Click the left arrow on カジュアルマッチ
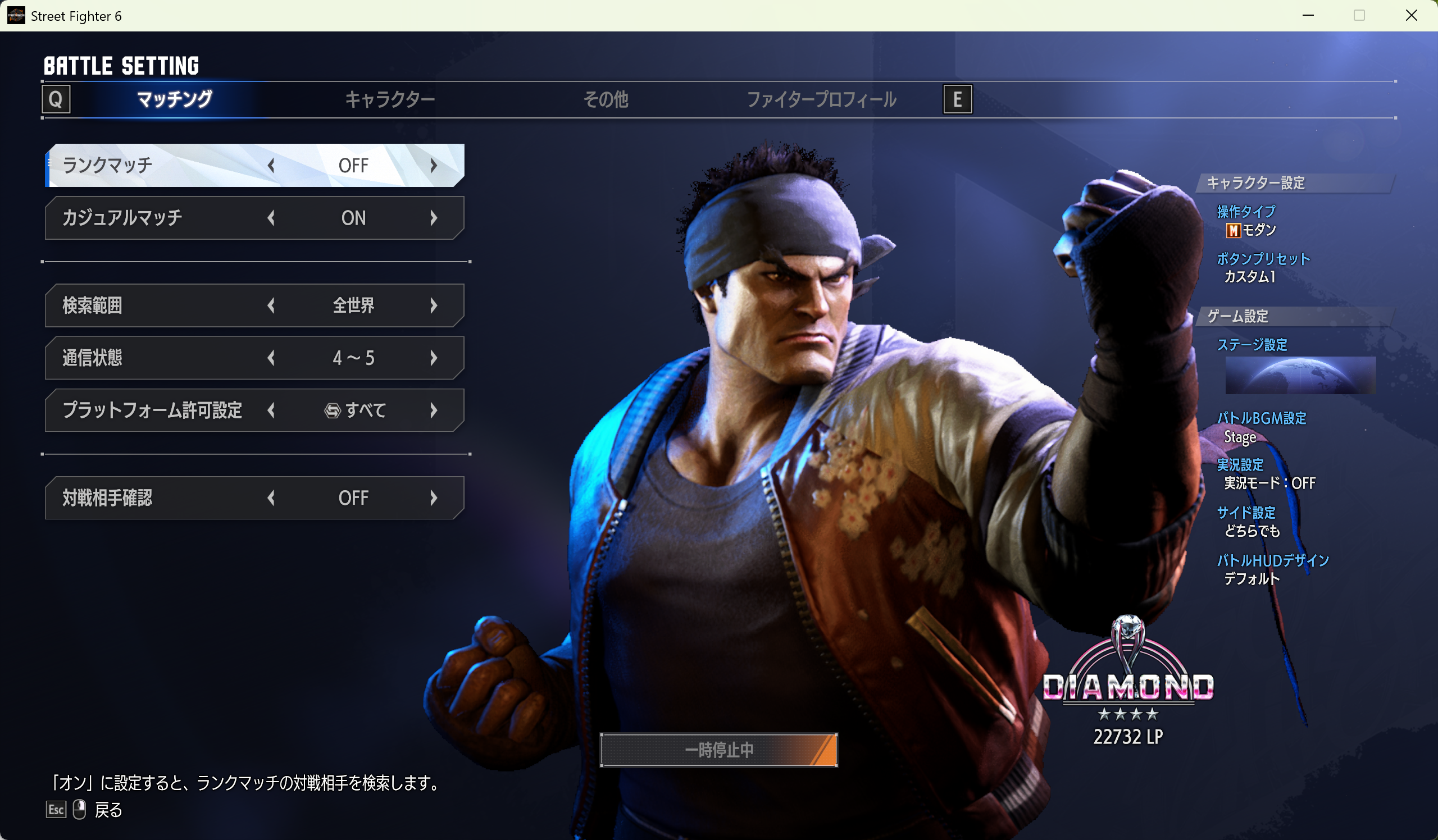Screen dimensions: 1438x840 click(271, 218)
